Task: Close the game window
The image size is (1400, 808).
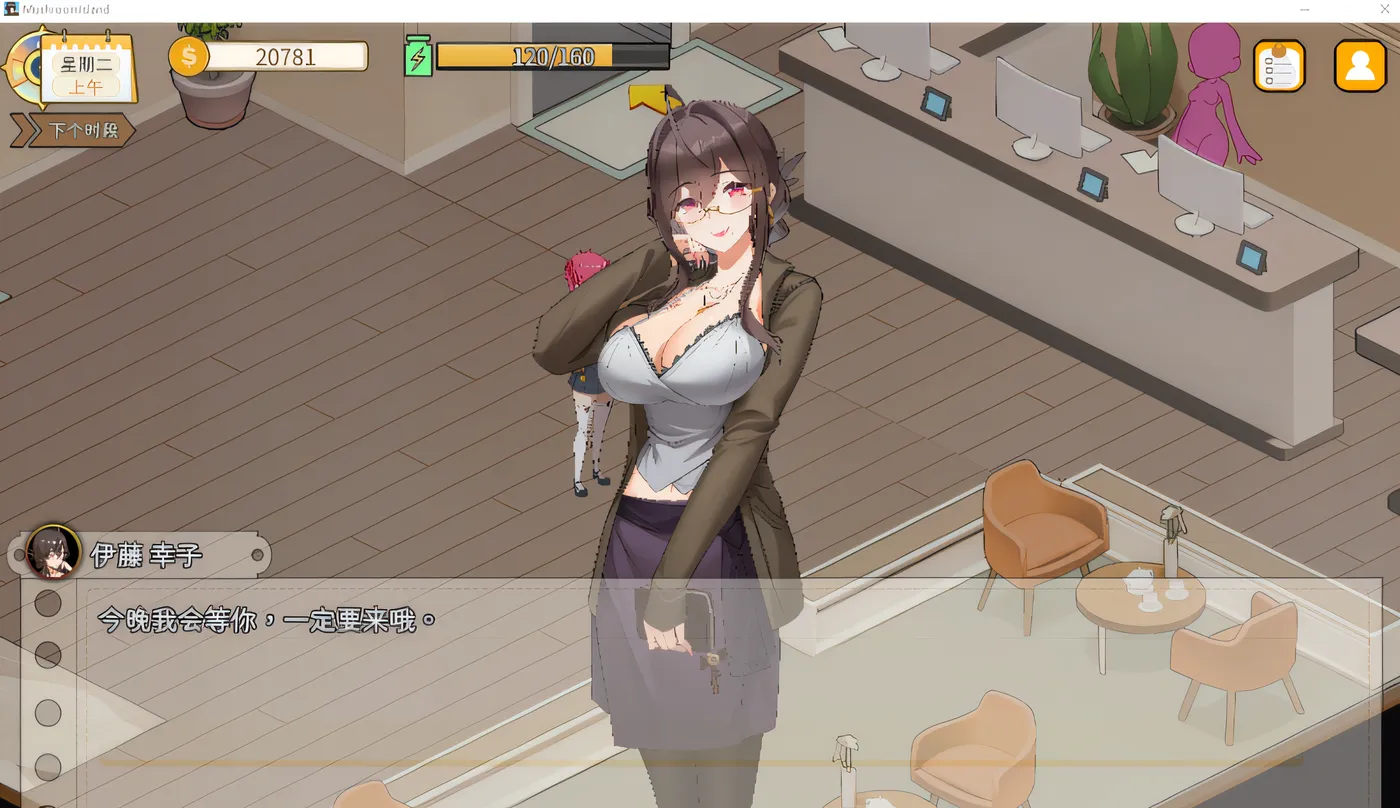Action: tap(1384, 9)
